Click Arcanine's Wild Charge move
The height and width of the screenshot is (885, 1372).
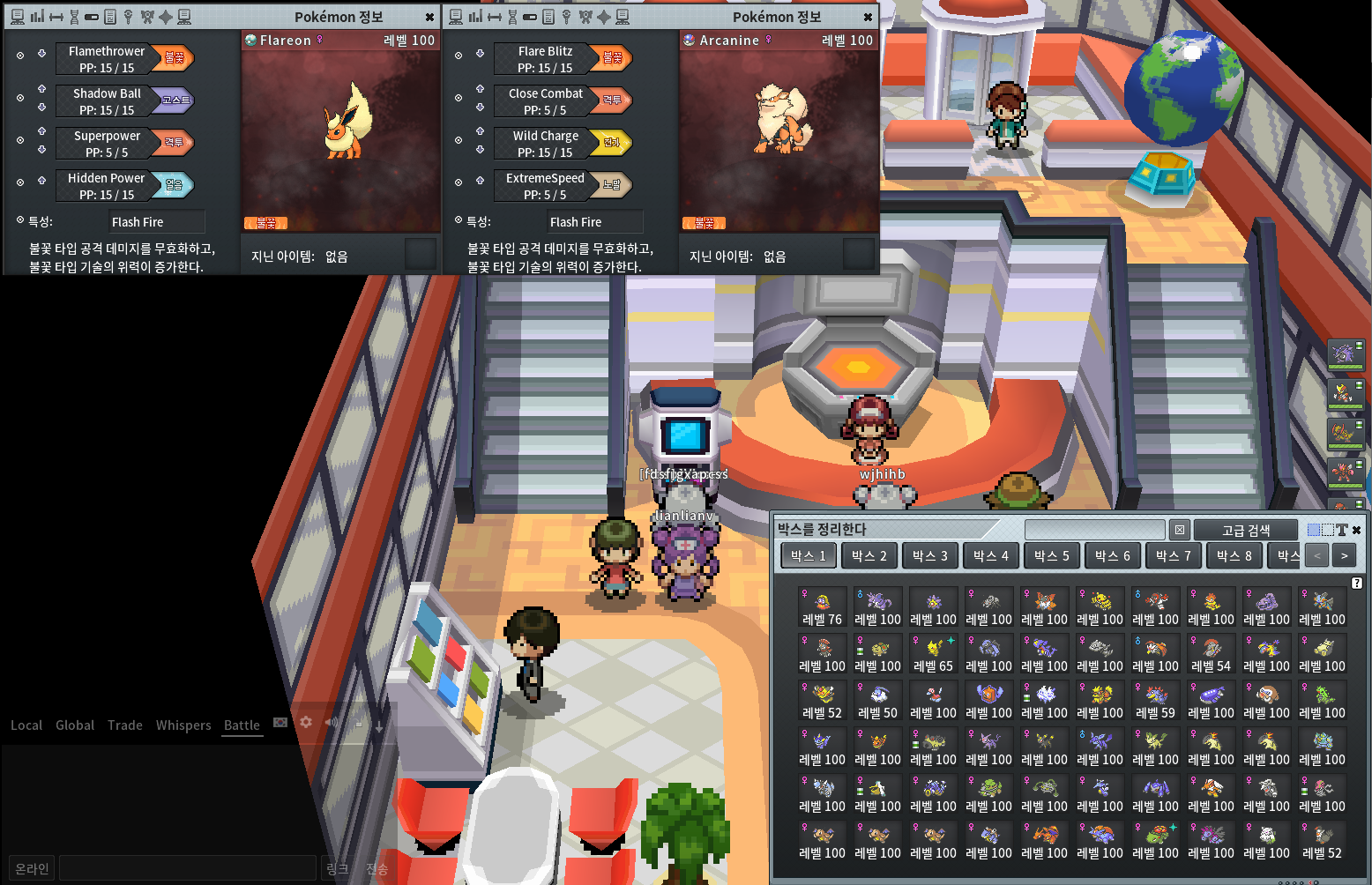(545, 144)
